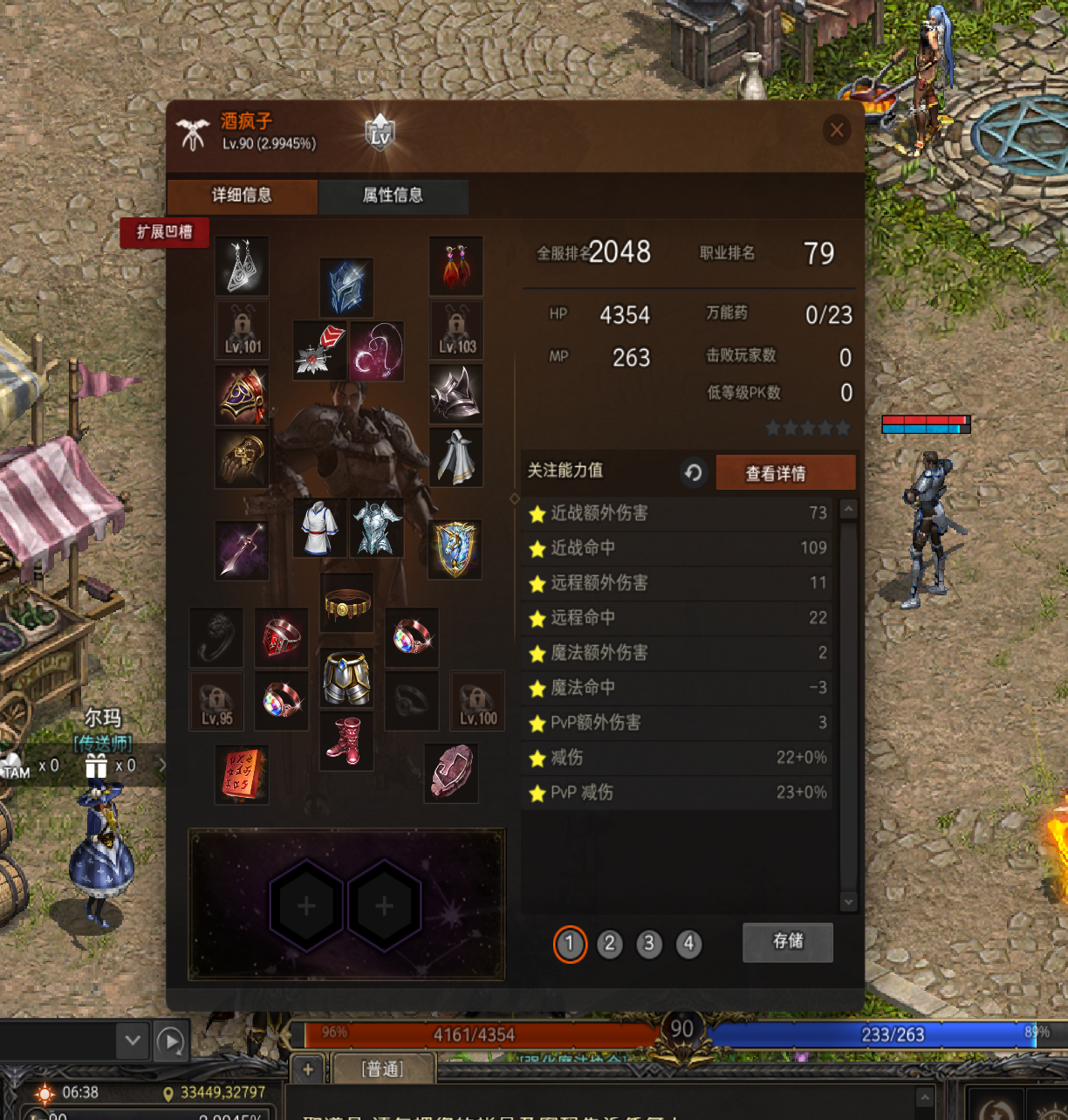Select the red feather earrings slot

coord(455,265)
